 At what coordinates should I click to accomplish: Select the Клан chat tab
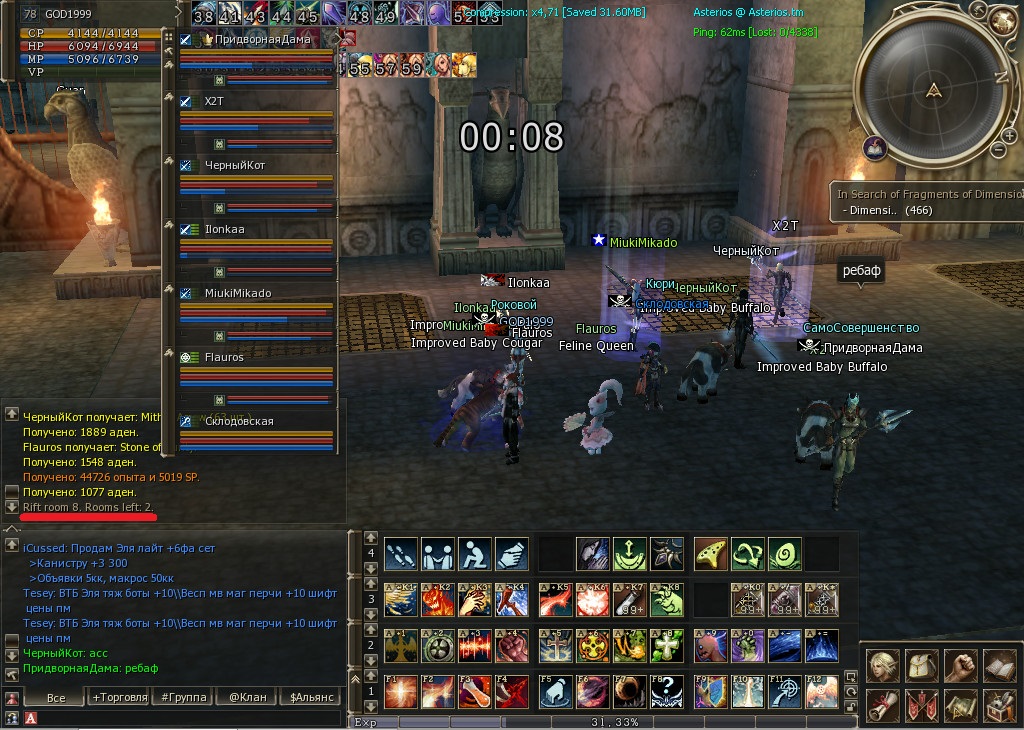[x=246, y=697]
